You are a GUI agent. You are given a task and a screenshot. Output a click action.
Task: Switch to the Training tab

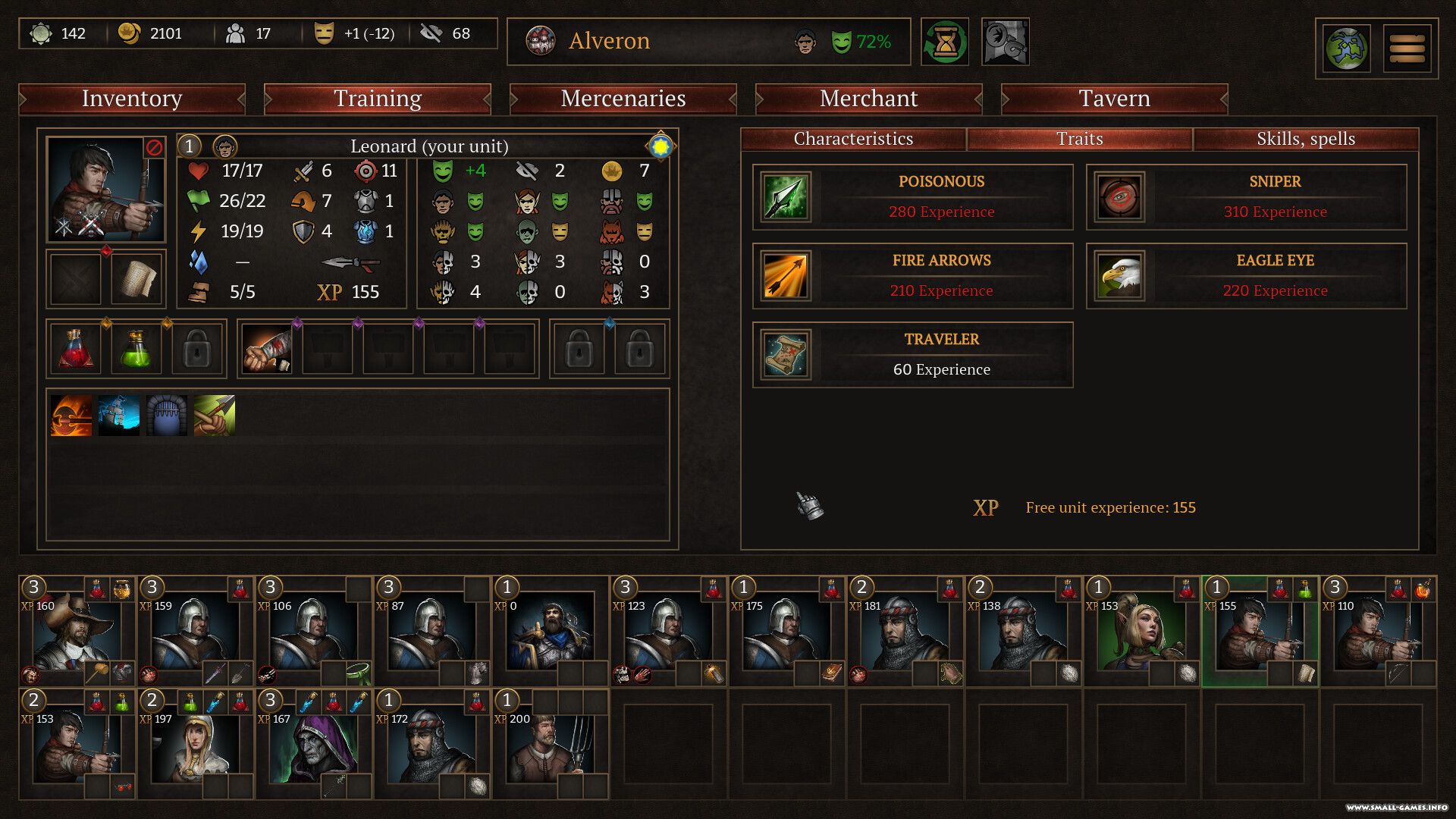(x=378, y=99)
